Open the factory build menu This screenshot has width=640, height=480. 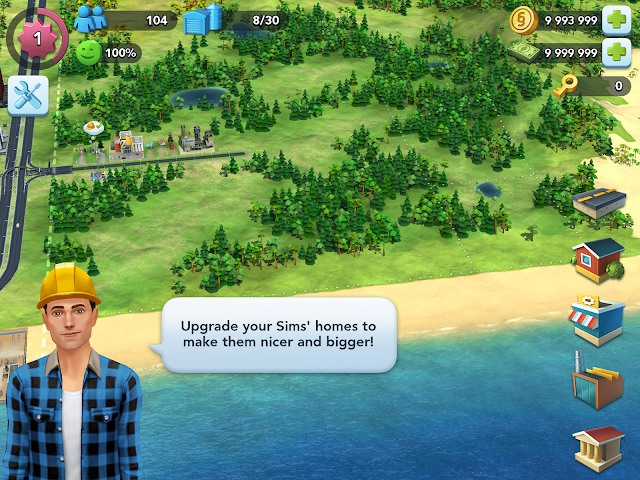pyautogui.click(x=598, y=381)
